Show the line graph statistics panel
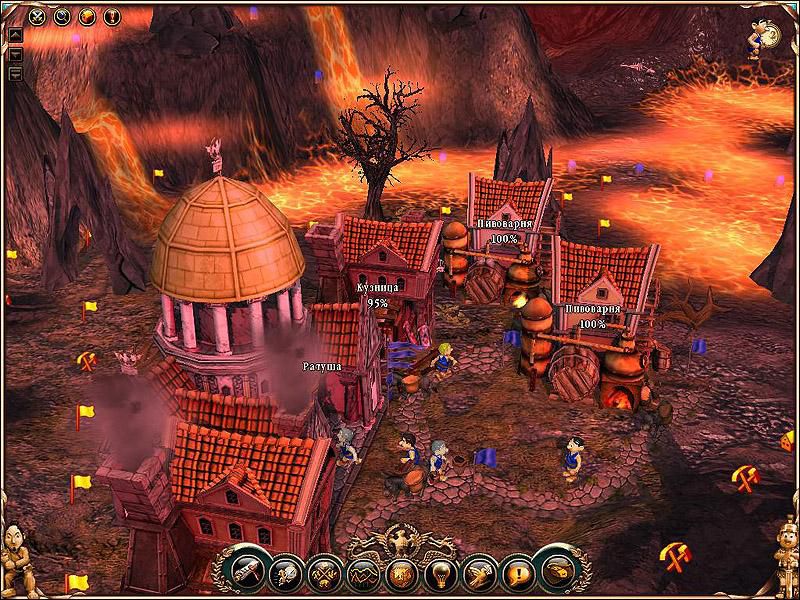This screenshot has width=800, height=600. point(361,573)
